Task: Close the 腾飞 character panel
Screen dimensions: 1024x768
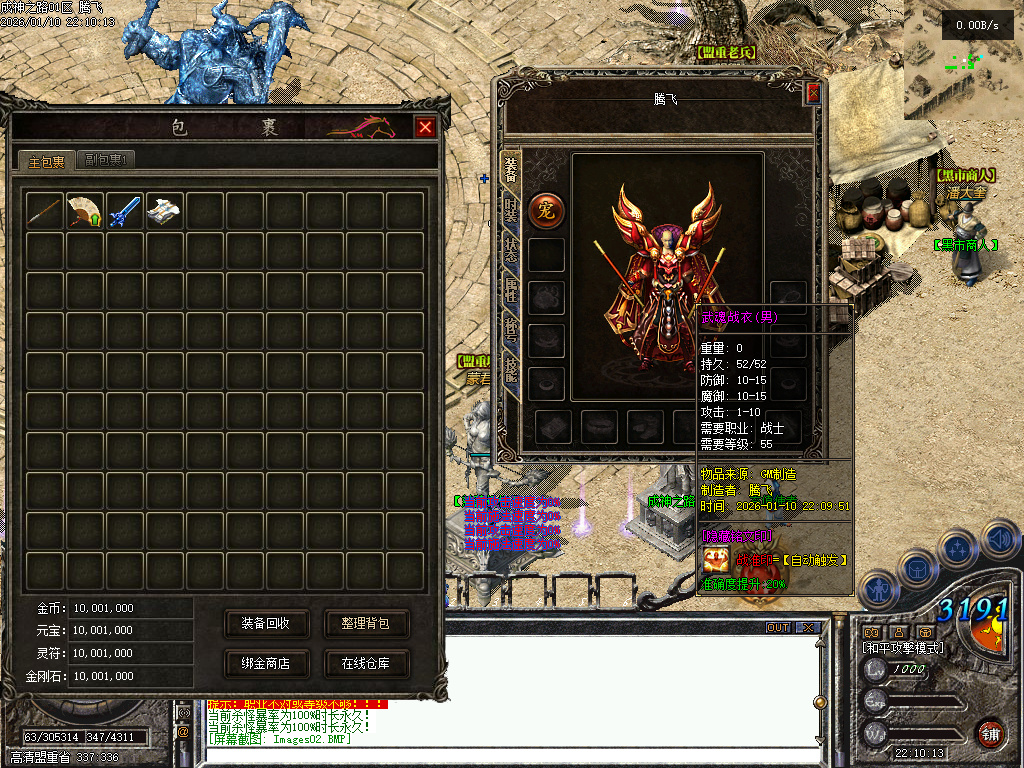Action: point(813,93)
